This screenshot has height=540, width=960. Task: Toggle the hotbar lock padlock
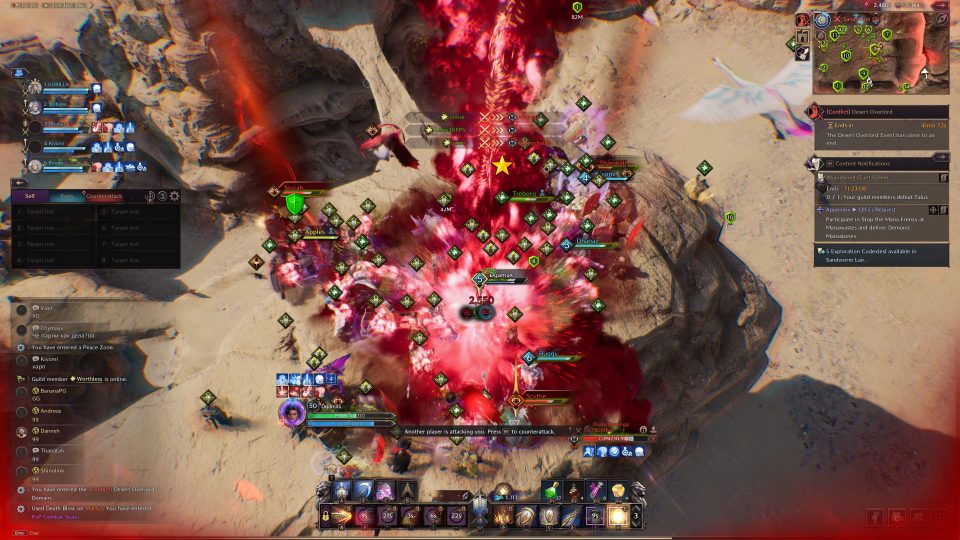pyautogui.click(x=326, y=516)
